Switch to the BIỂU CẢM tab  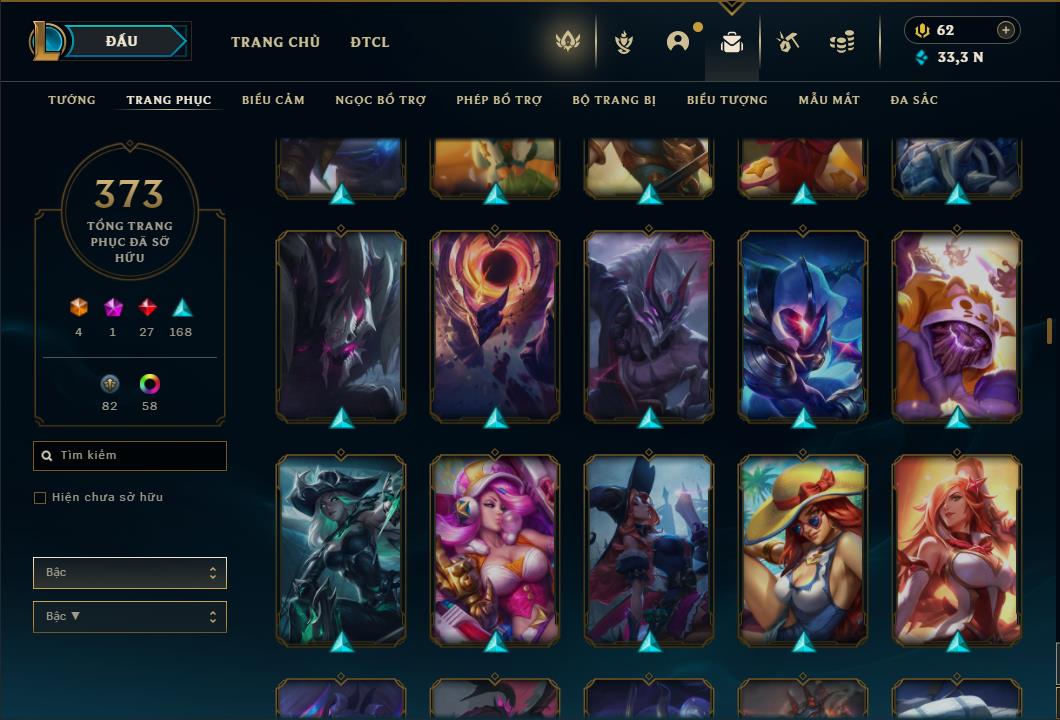coord(273,100)
